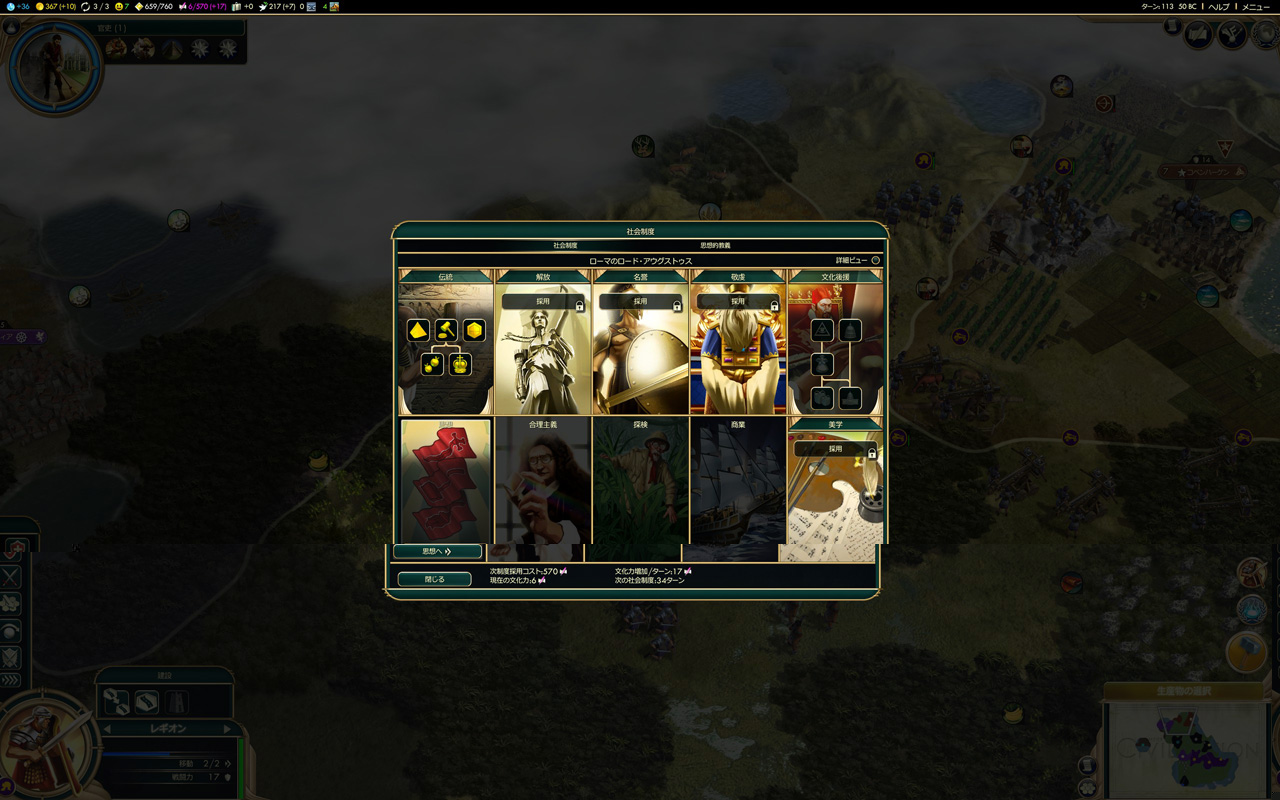The height and width of the screenshot is (800, 1280).
Task: Open the ideology view via 思想へ button
Action: coord(437,551)
